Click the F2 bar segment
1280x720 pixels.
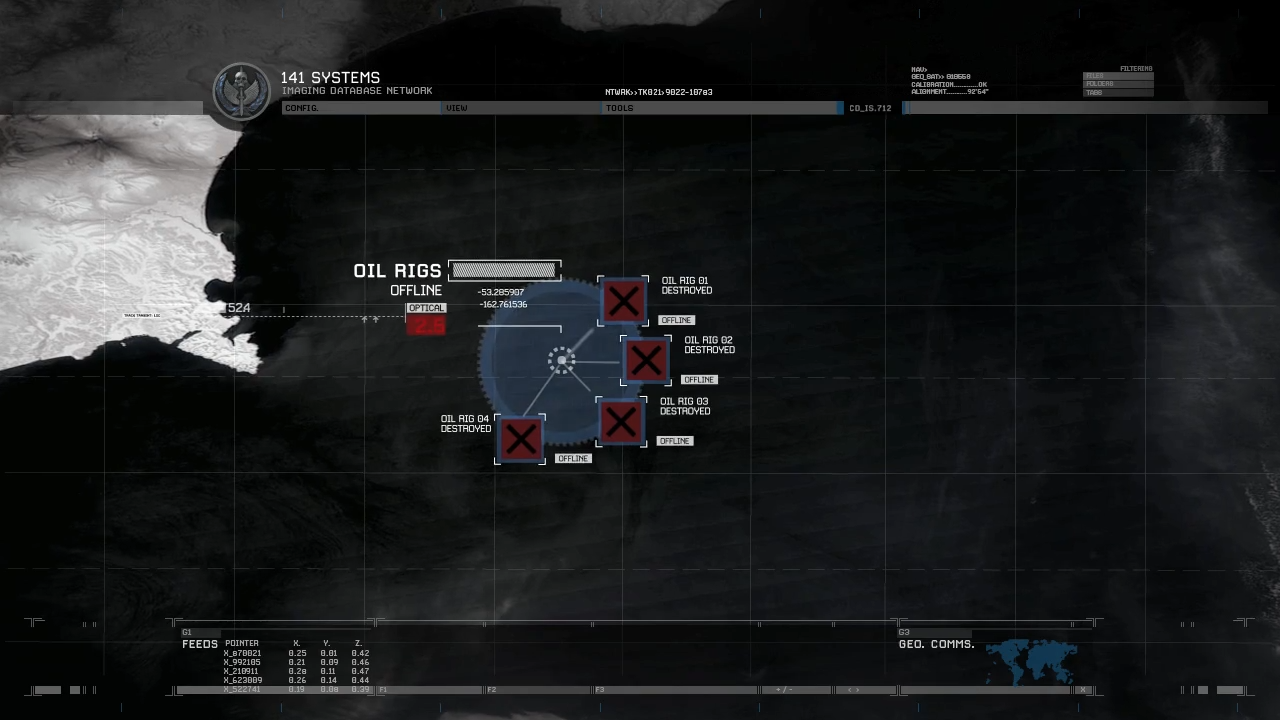(538, 690)
